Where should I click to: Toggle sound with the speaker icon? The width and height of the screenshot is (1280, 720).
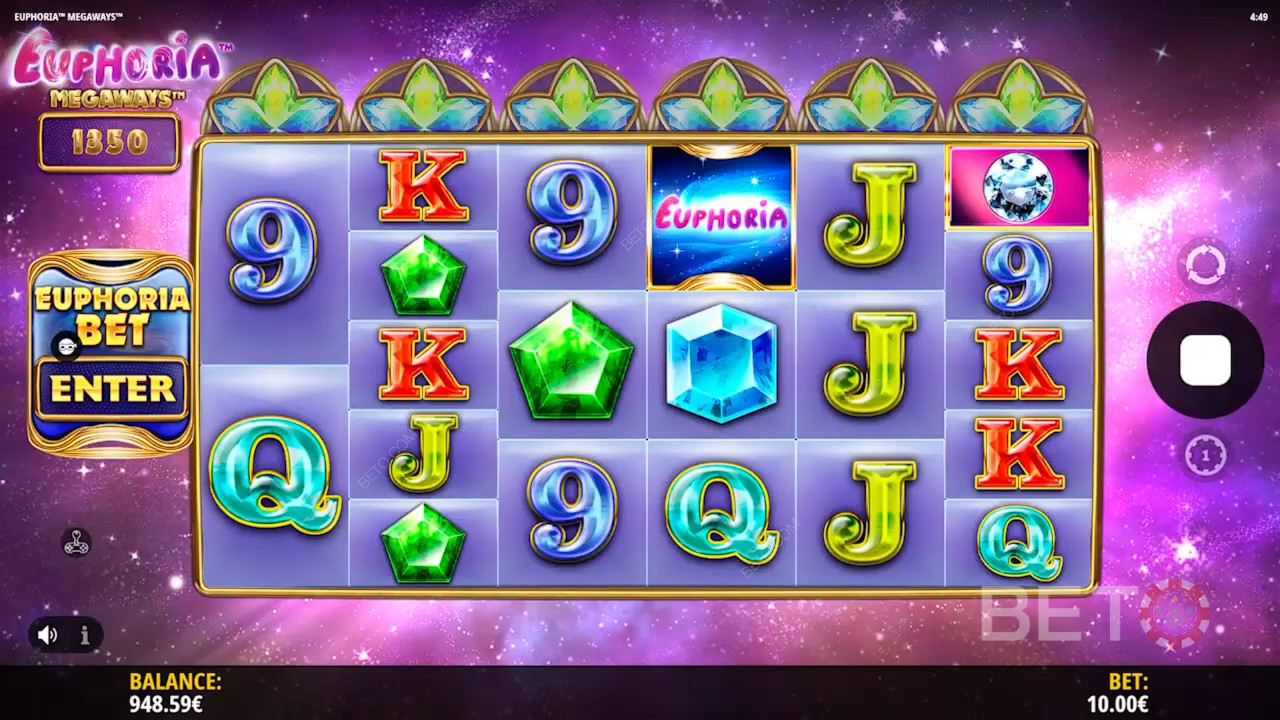pos(48,634)
